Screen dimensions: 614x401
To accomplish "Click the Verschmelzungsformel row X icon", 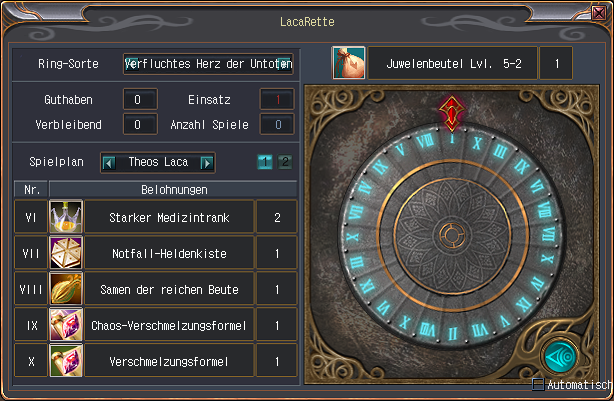I will 65,361.
